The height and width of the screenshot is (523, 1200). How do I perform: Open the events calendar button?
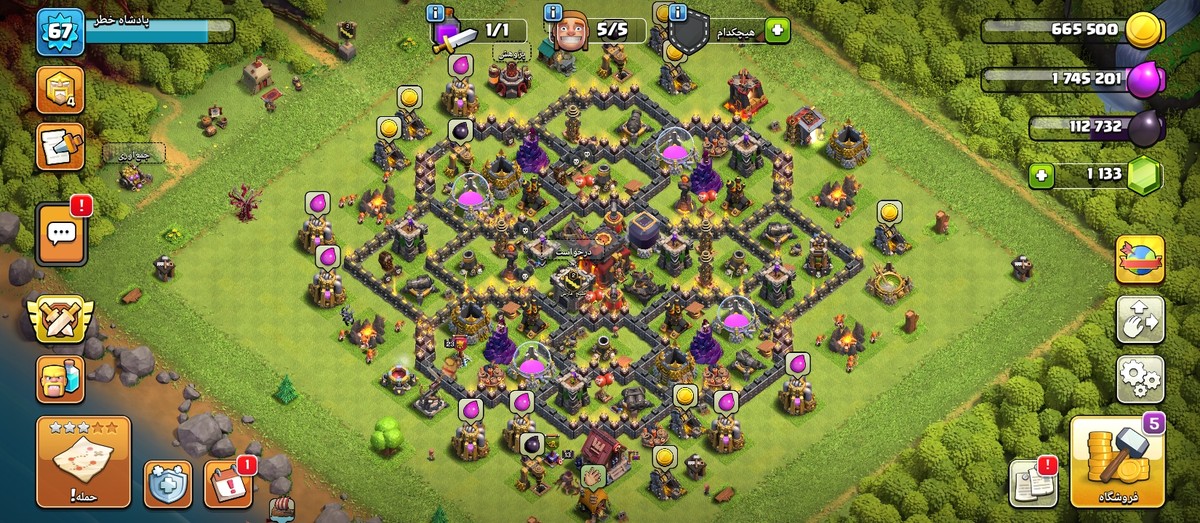point(228,485)
